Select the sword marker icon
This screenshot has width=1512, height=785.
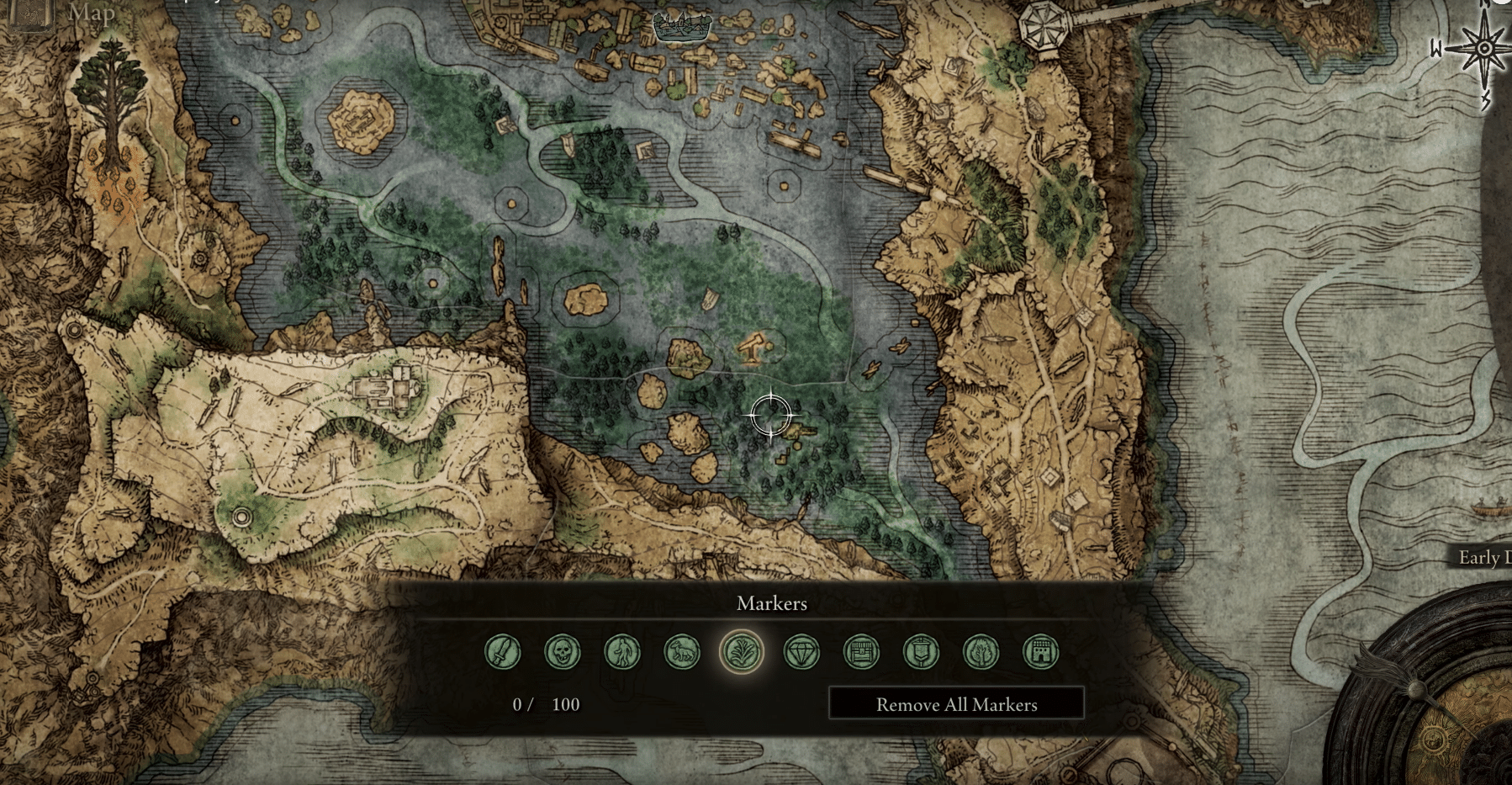click(502, 652)
